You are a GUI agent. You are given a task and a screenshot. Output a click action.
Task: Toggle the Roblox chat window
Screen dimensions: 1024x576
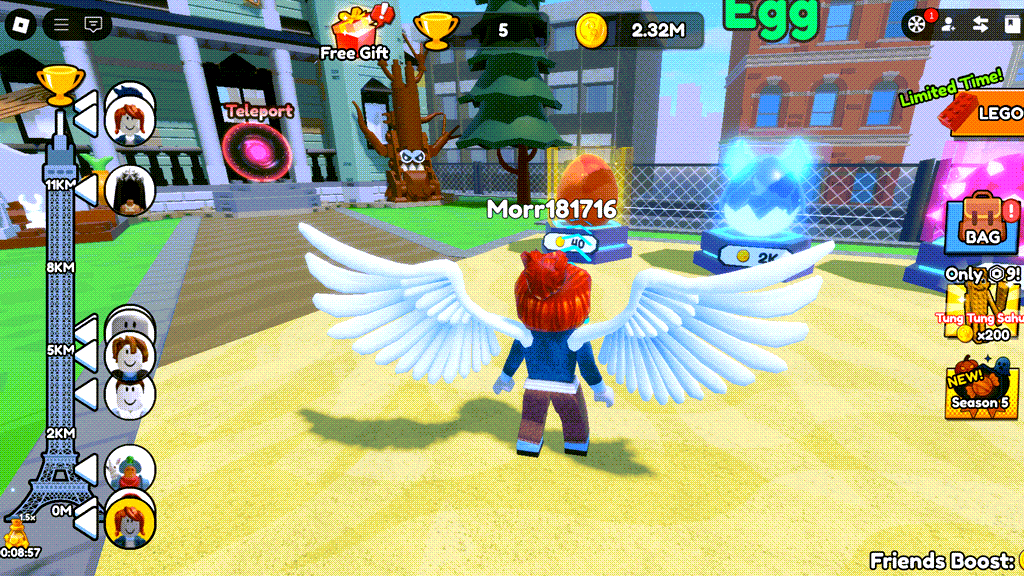pos(94,24)
